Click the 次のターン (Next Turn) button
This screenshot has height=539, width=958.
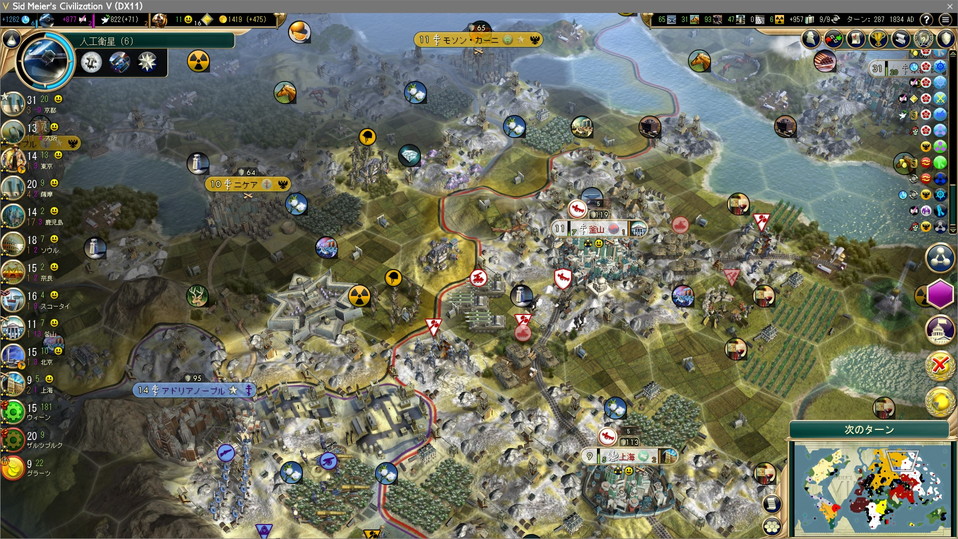click(x=869, y=429)
